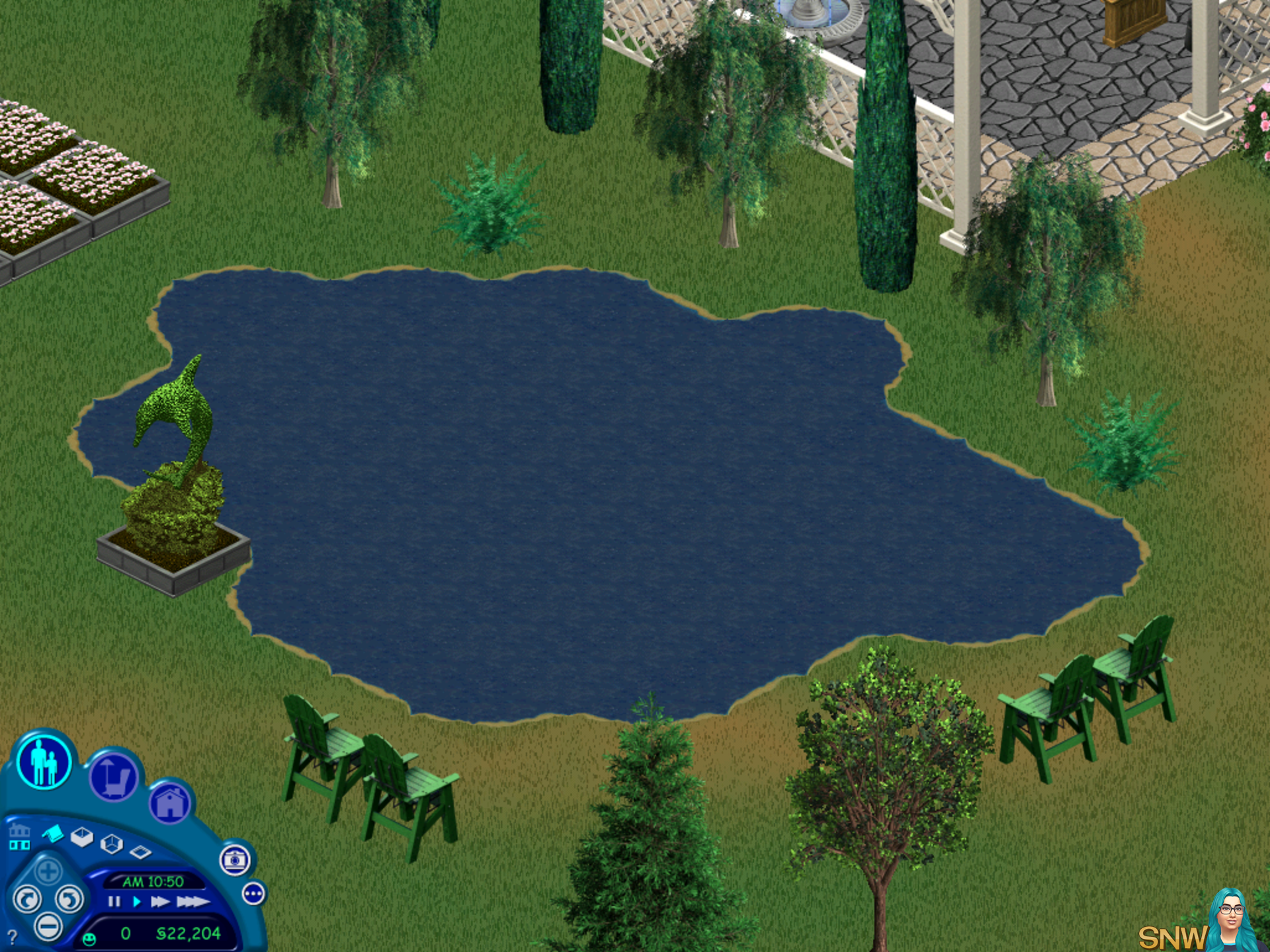Image resolution: width=1270 pixels, height=952 pixels.
Task: Switch to Live mode family icon
Action: 44,762
